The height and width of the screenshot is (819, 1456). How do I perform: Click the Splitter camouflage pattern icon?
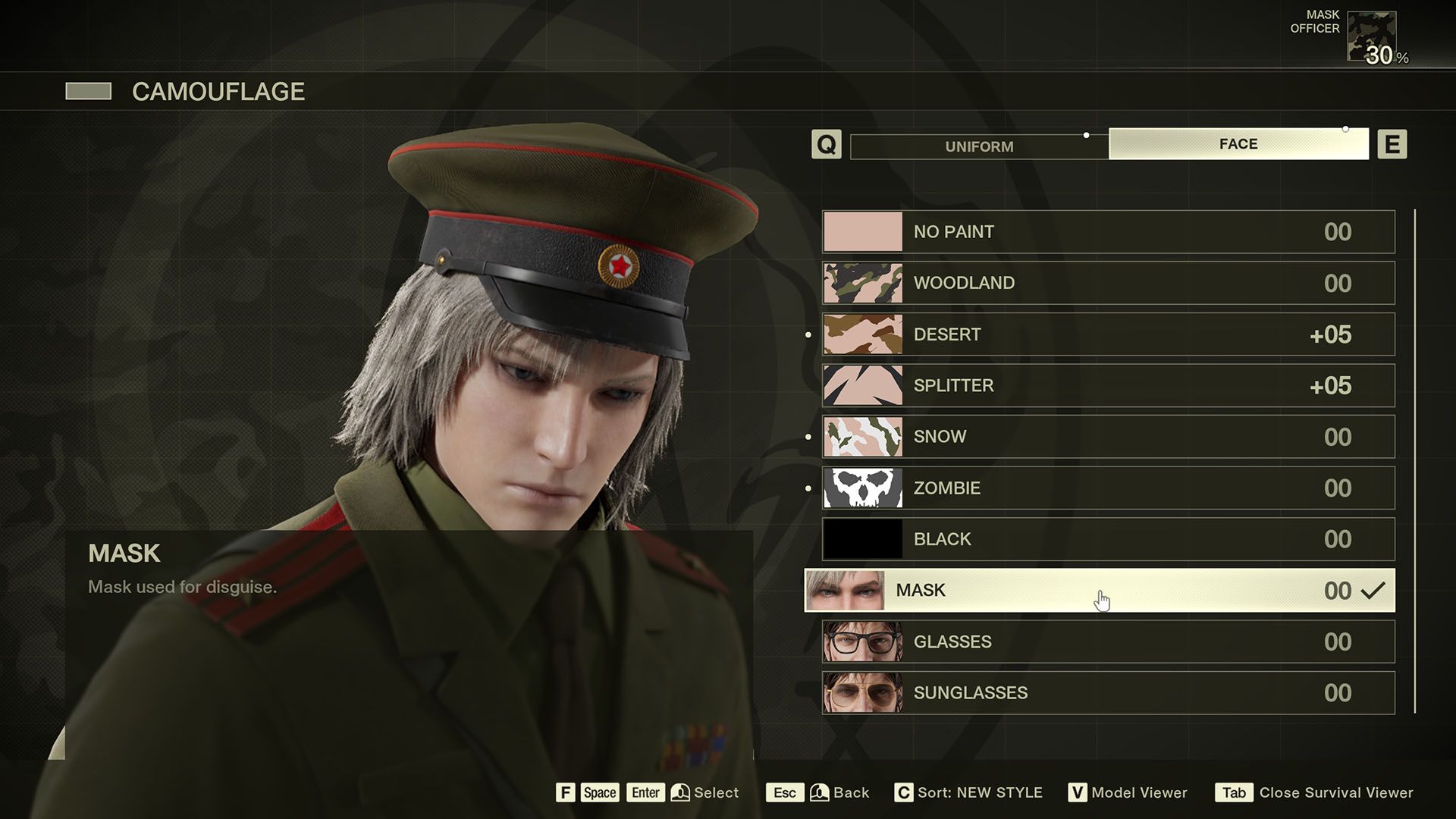[x=861, y=384]
